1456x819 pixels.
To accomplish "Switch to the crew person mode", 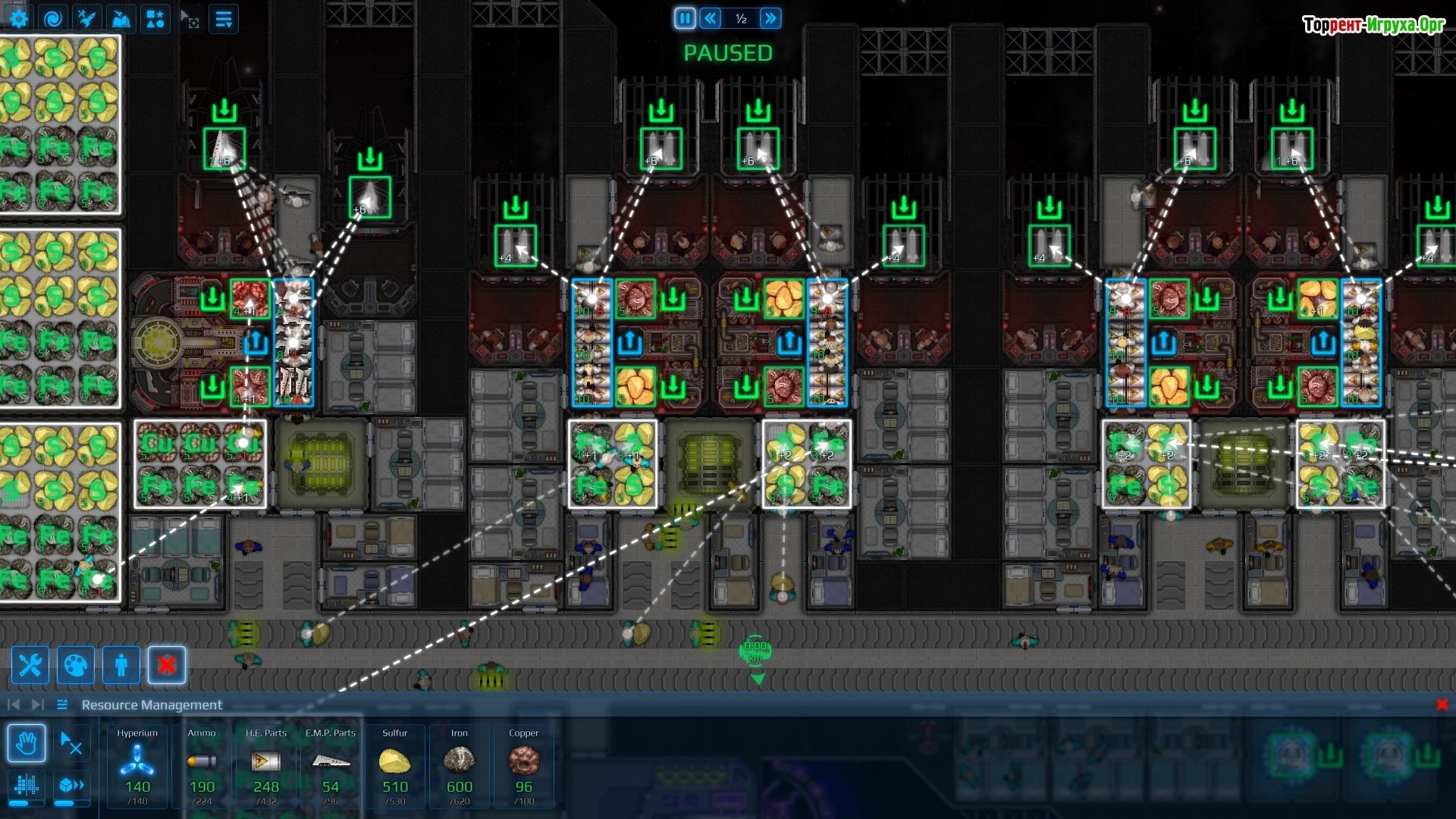I will 121,666.
